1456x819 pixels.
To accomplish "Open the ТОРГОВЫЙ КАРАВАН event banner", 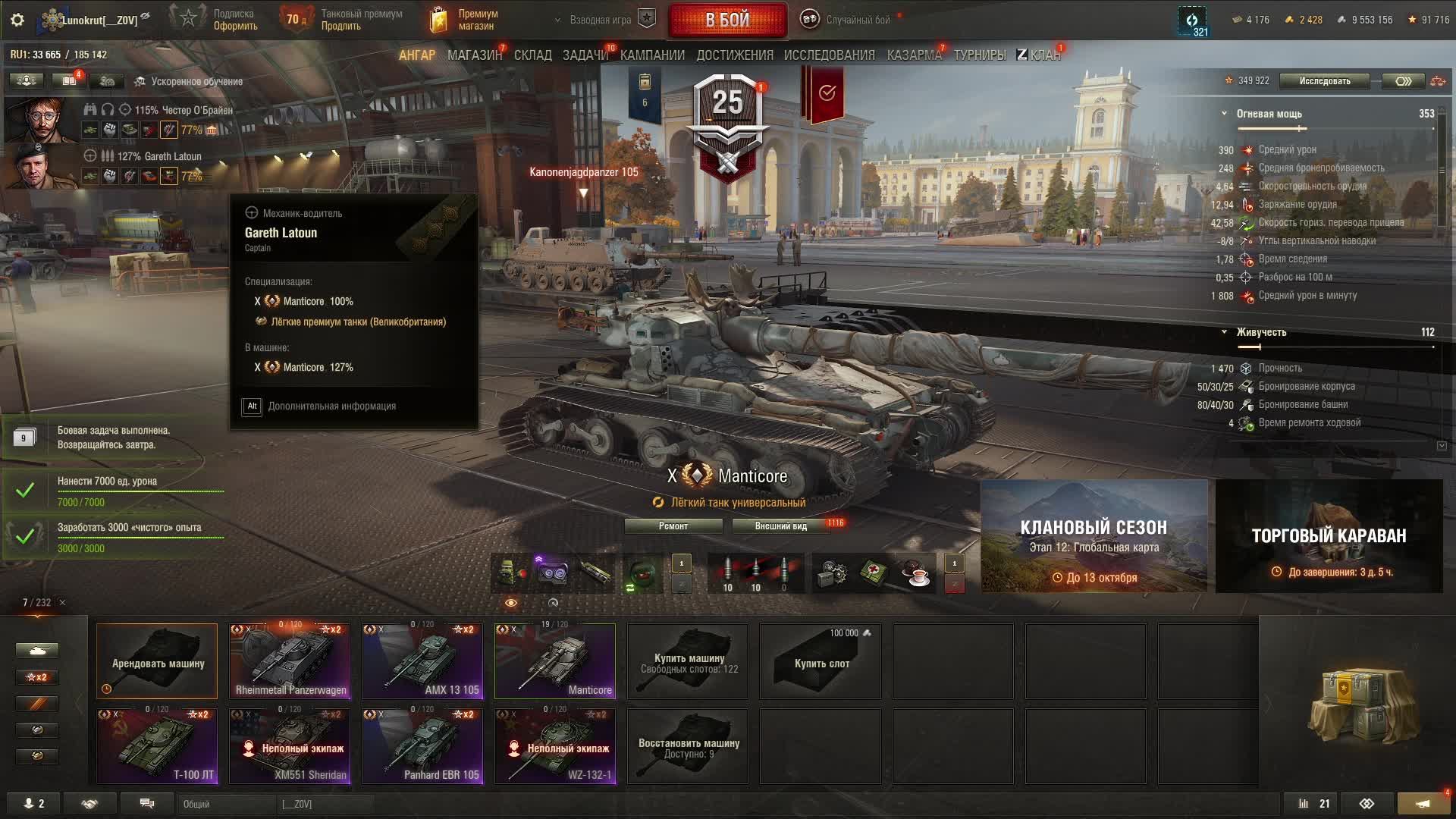I will (1329, 536).
